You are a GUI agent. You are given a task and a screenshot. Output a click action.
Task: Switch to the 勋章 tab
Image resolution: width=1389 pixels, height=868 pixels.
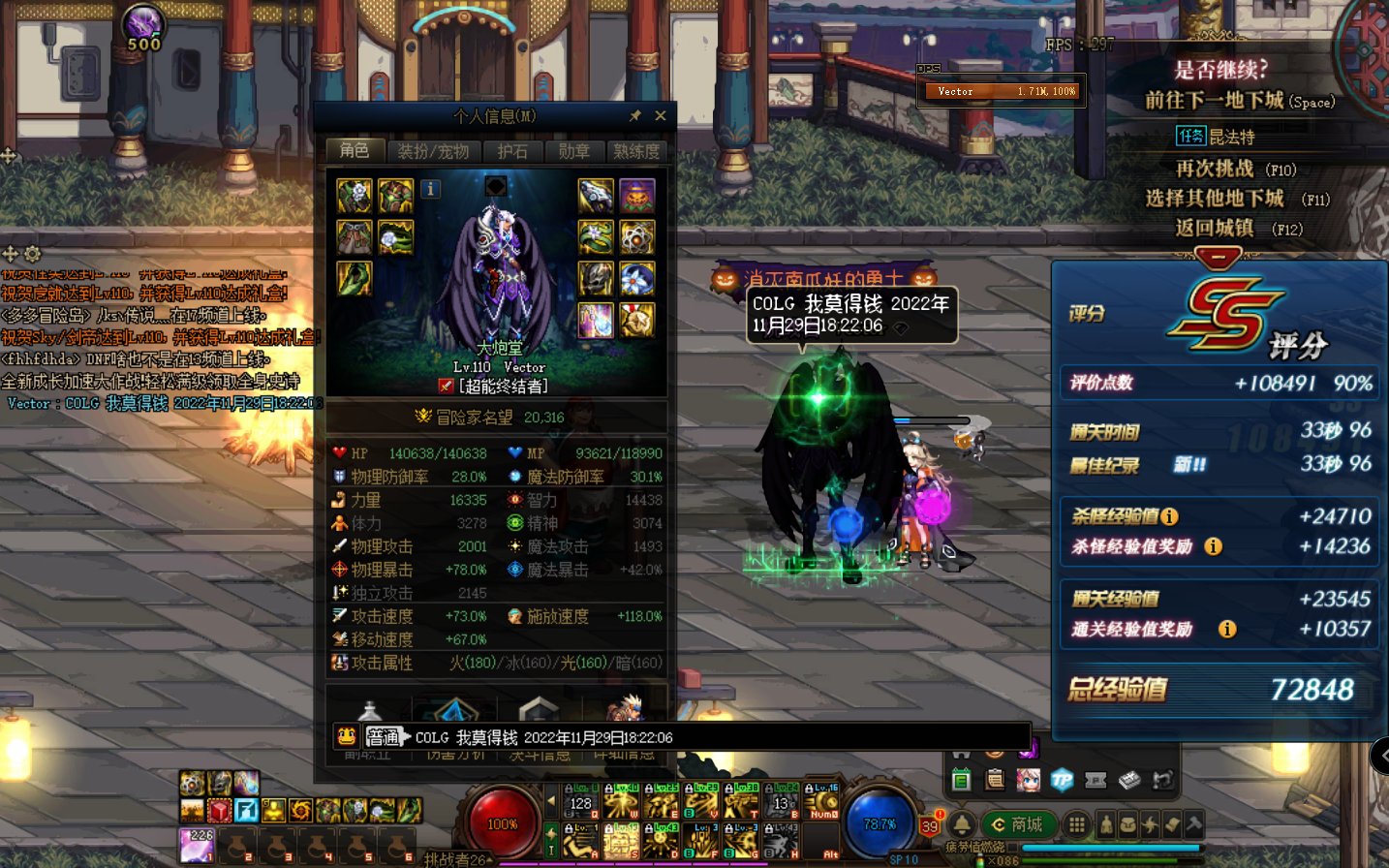[x=573, y=151]
